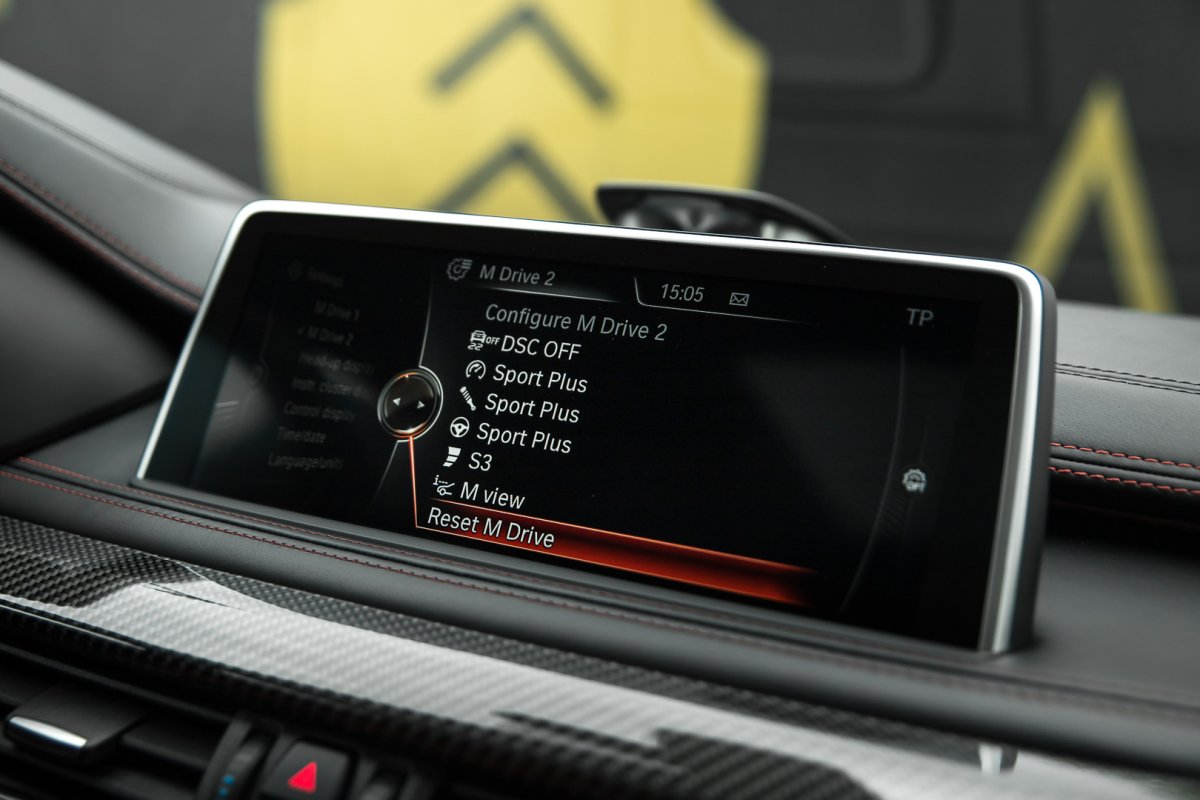Open M Drive 1 in the side menu
1200x800 pixels.
pos(335,310)
